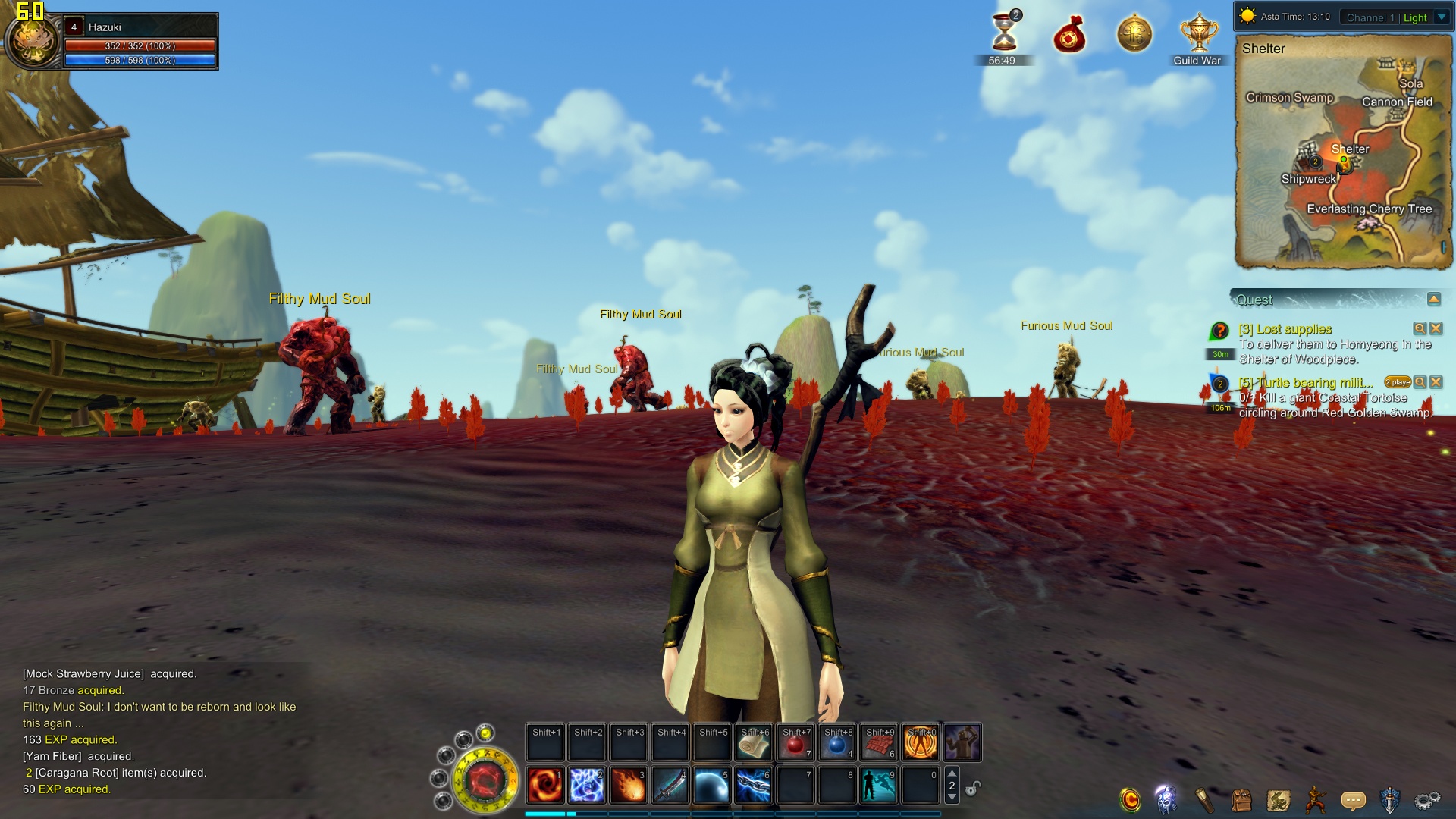Image resolution: width=1456 pixels, height=819 pixels.
Task: Remove the Lost supplies quest from tracker
Action: (1436, 328)
